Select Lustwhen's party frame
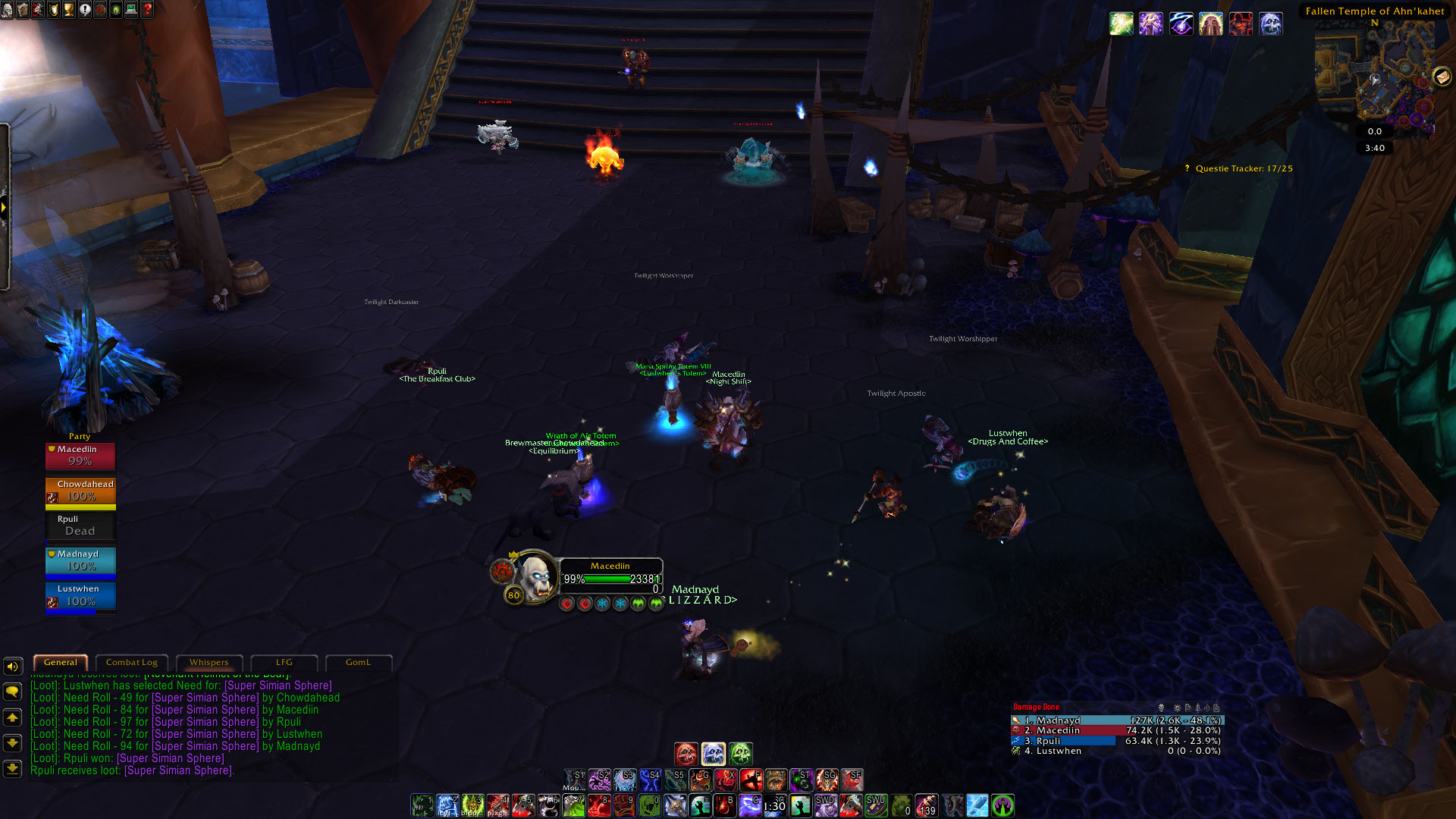Image resolution: width=1456 pixels, height=819 pixels. (80, 595)
